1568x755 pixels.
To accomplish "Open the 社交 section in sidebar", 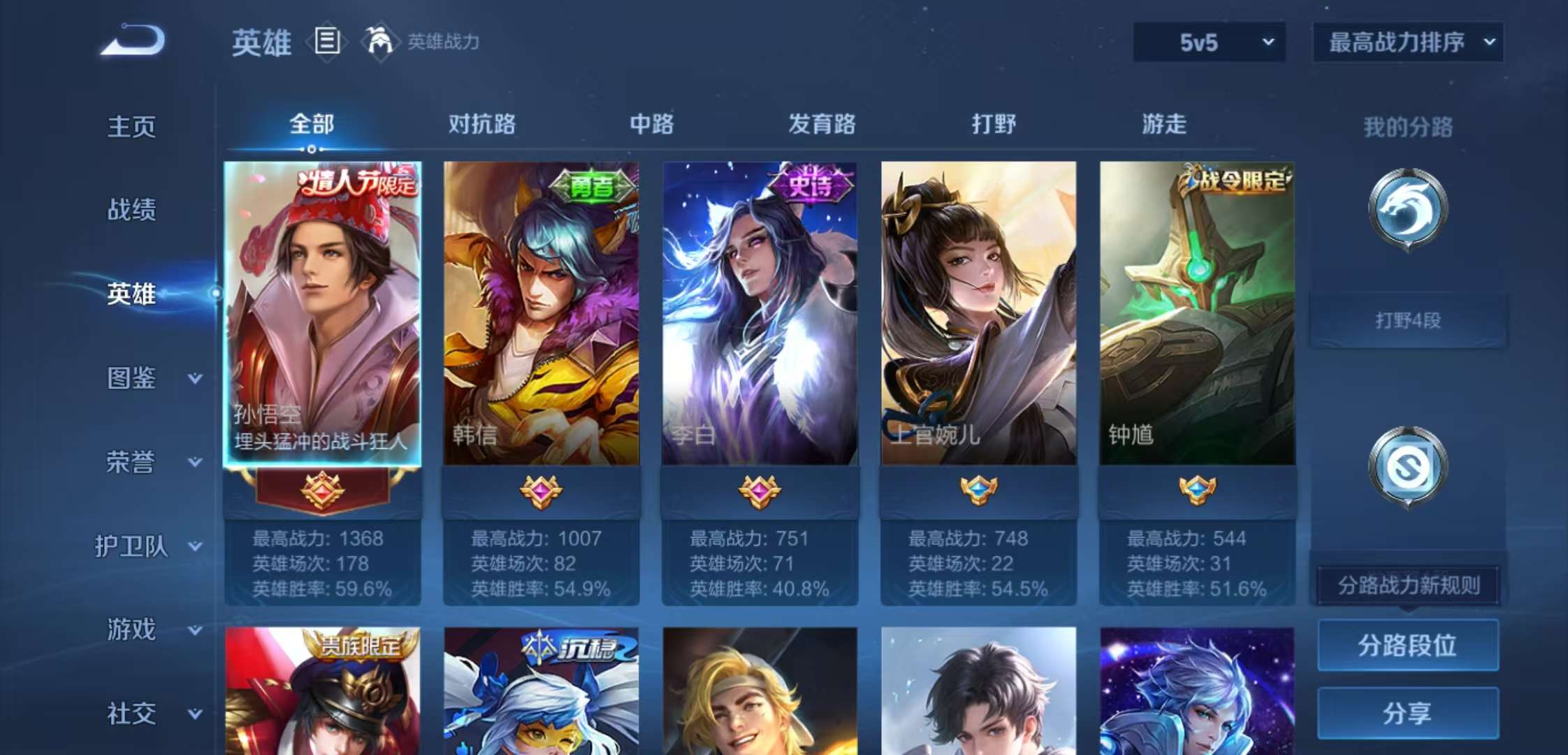I will pos(131,713).
